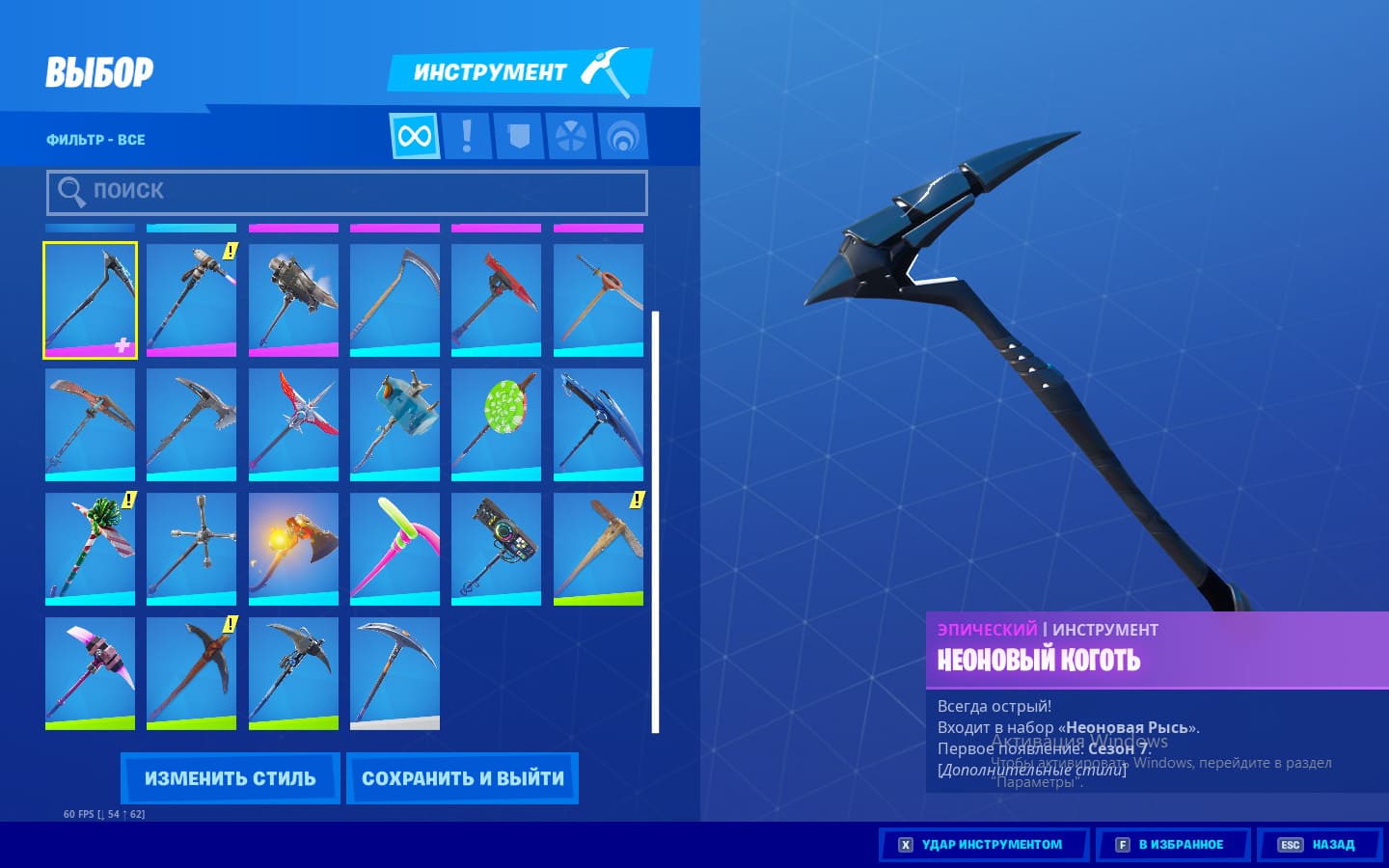The width and height of the screenshot is (1389, 868).
Task: Choose the green polka-dot disc pickaxe
Action: (496, 424)
